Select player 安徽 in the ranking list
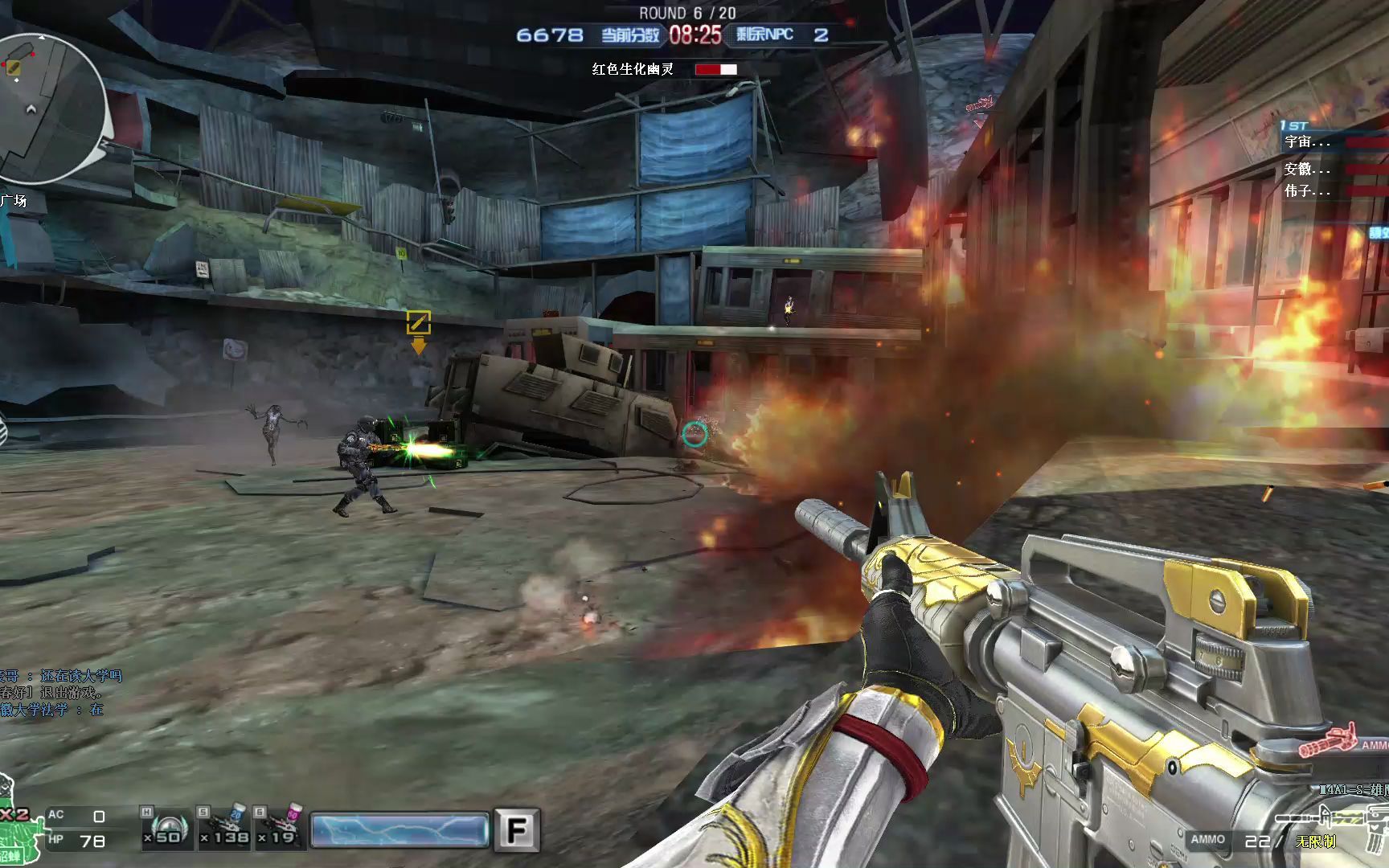Screen dimensions: 1389x868 pos(1309,169)
